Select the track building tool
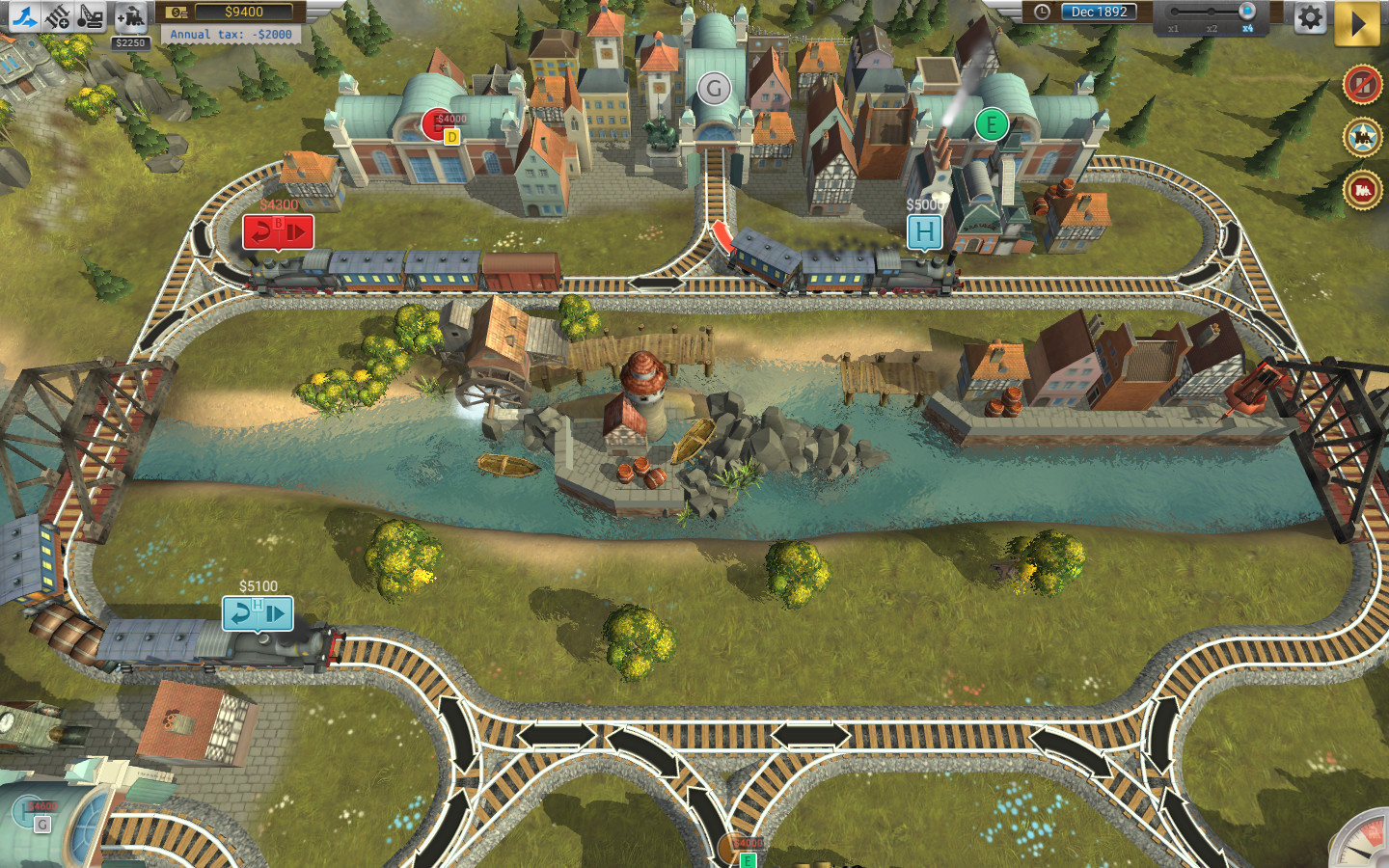1389x868 pixels. tap(27, 14)
